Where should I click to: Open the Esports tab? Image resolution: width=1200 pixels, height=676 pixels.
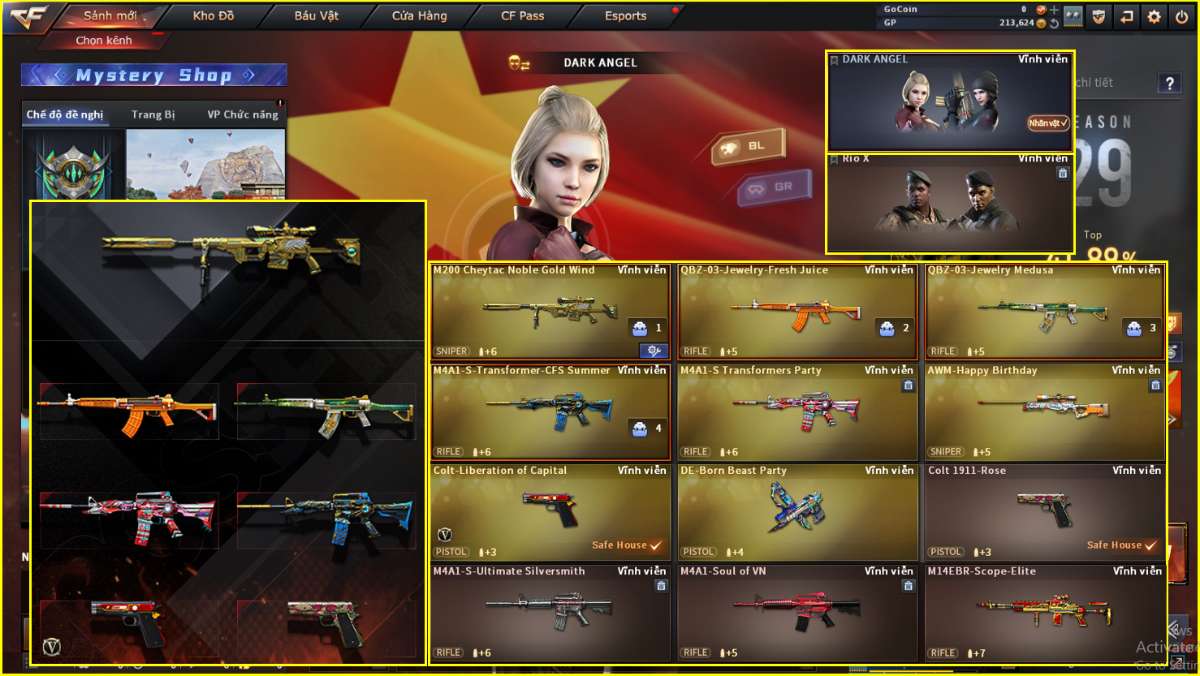tap(626, 16)
